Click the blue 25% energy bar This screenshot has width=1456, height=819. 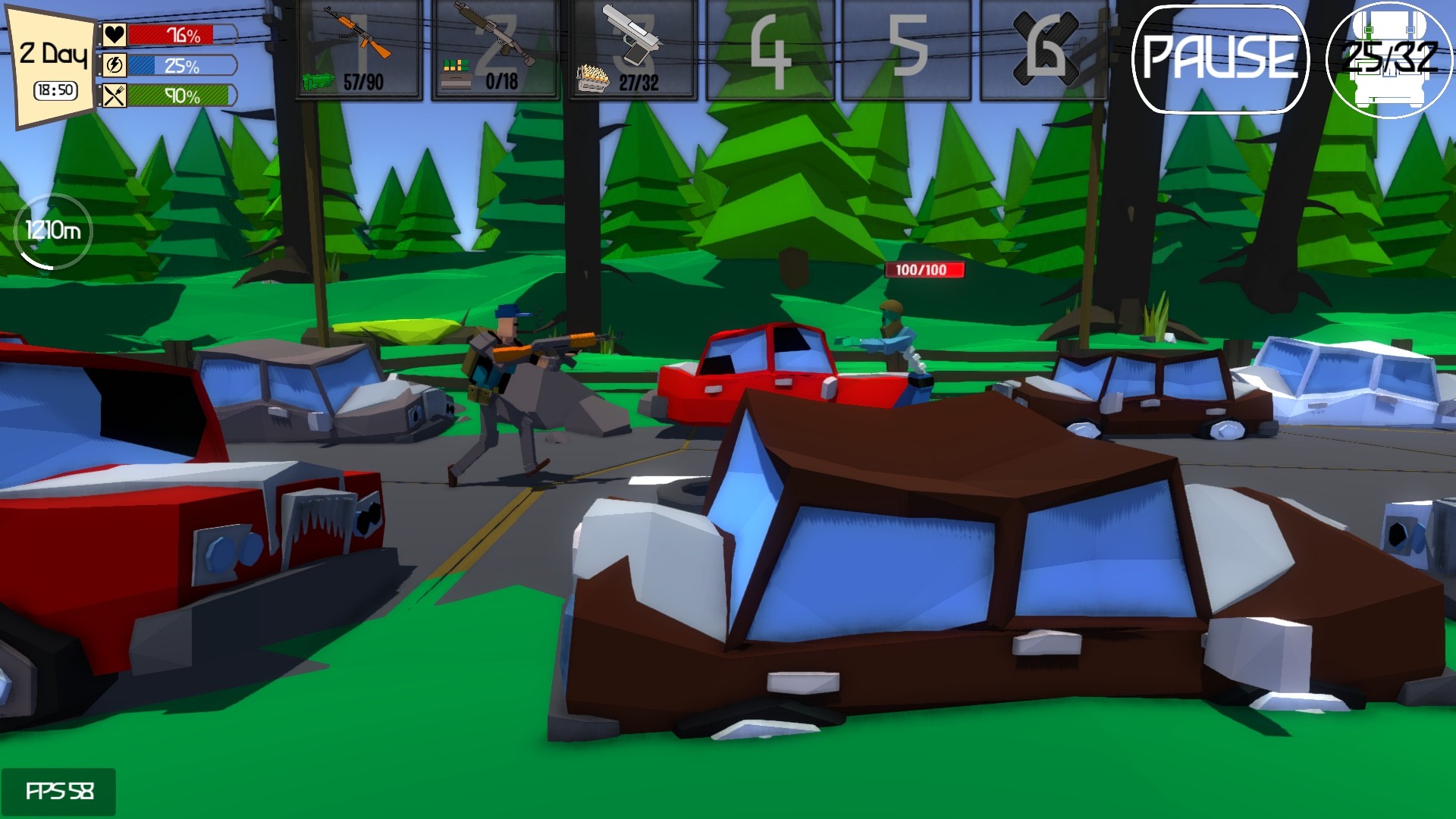pyautogui.click(x=176, y=64)
